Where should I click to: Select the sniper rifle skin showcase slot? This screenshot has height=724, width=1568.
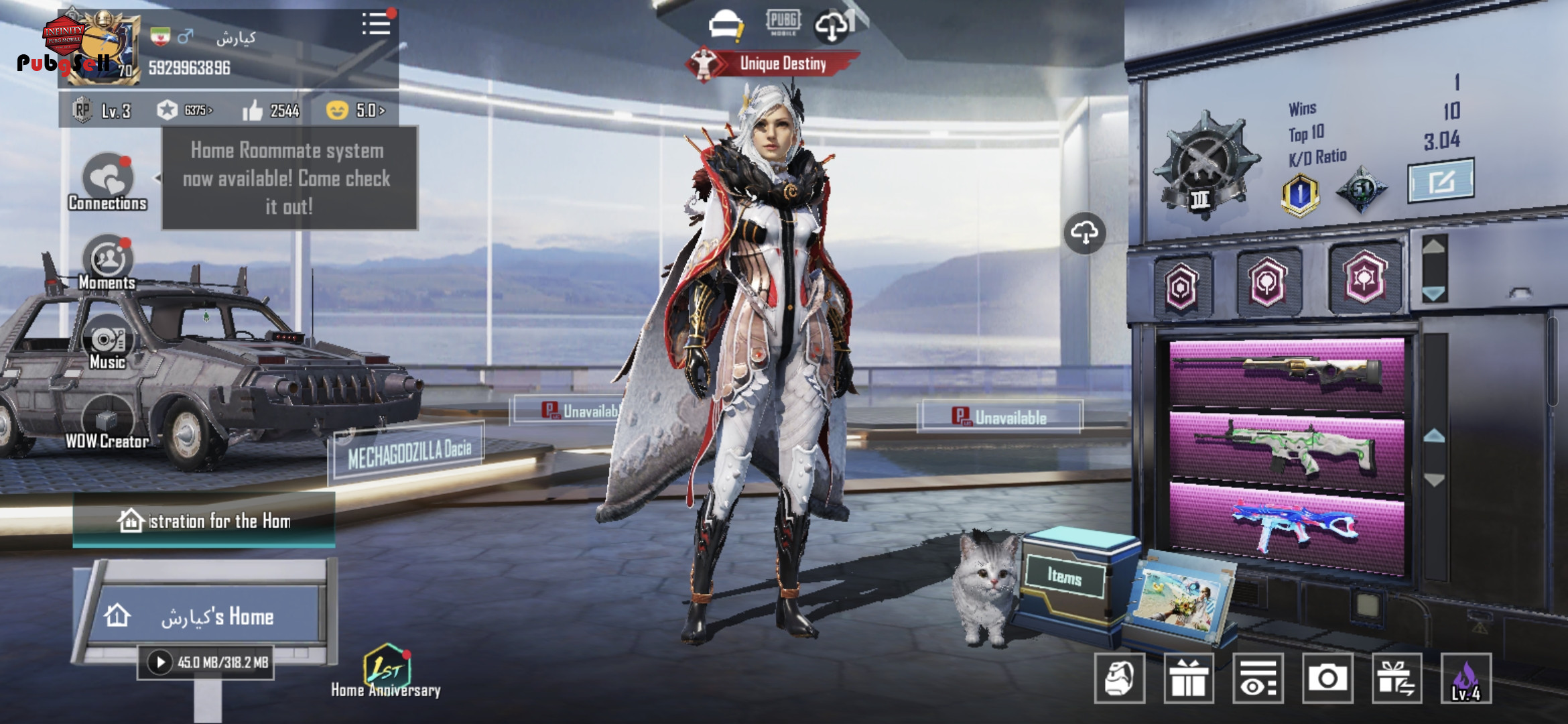click(x=1287, y=373)
